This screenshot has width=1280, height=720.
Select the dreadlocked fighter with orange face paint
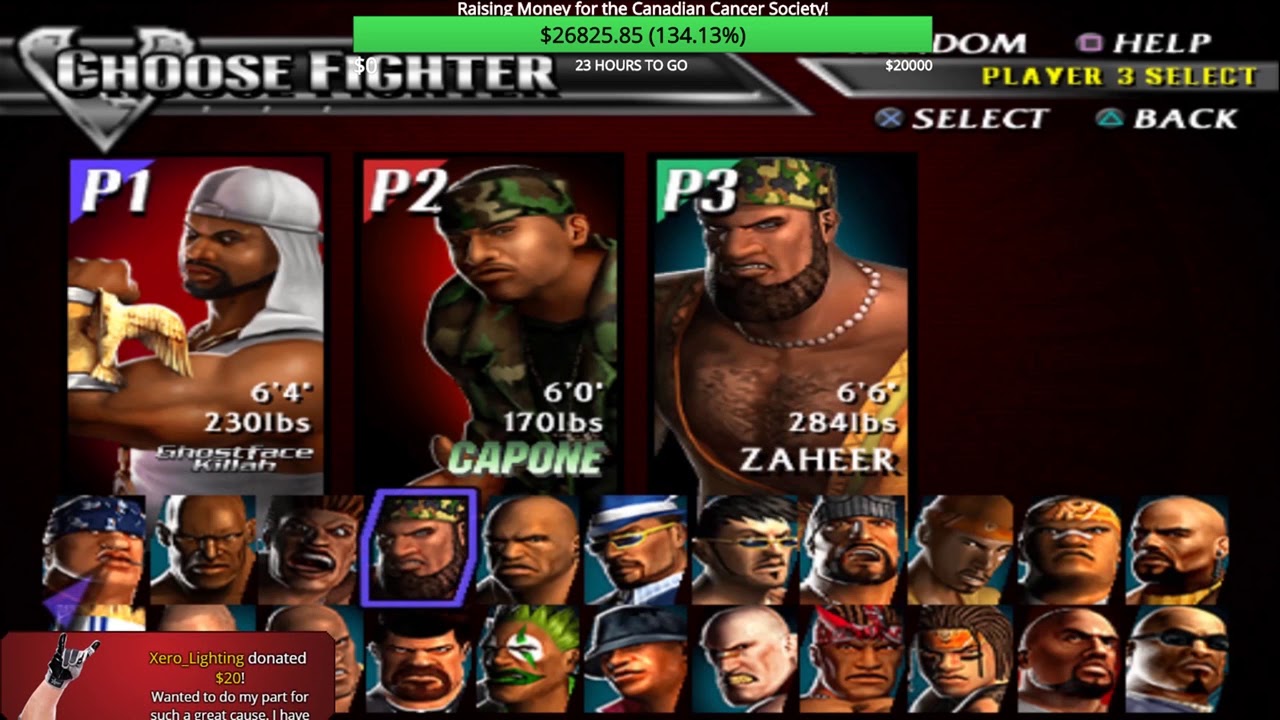pyautogui.click(x=960, y=658)
